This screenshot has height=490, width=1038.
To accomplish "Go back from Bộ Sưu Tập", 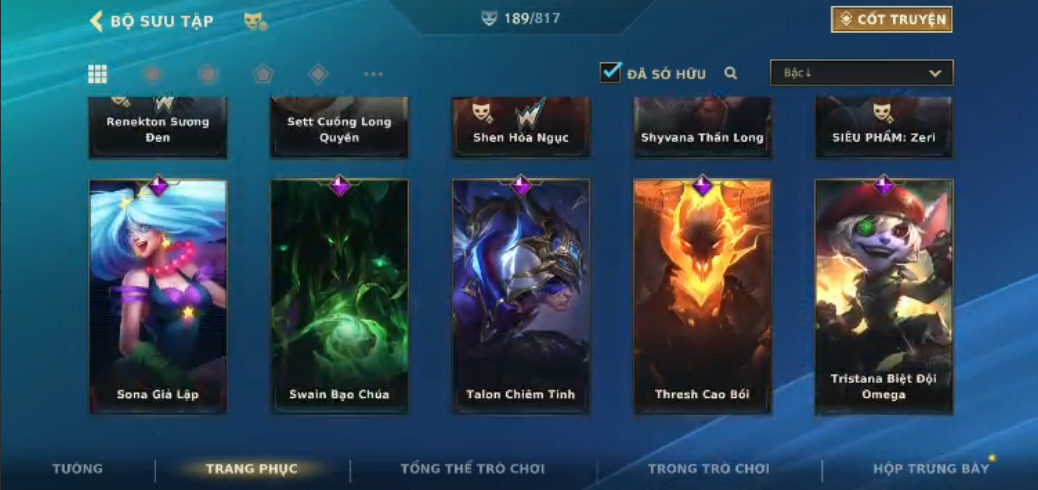I will (97, 21).
